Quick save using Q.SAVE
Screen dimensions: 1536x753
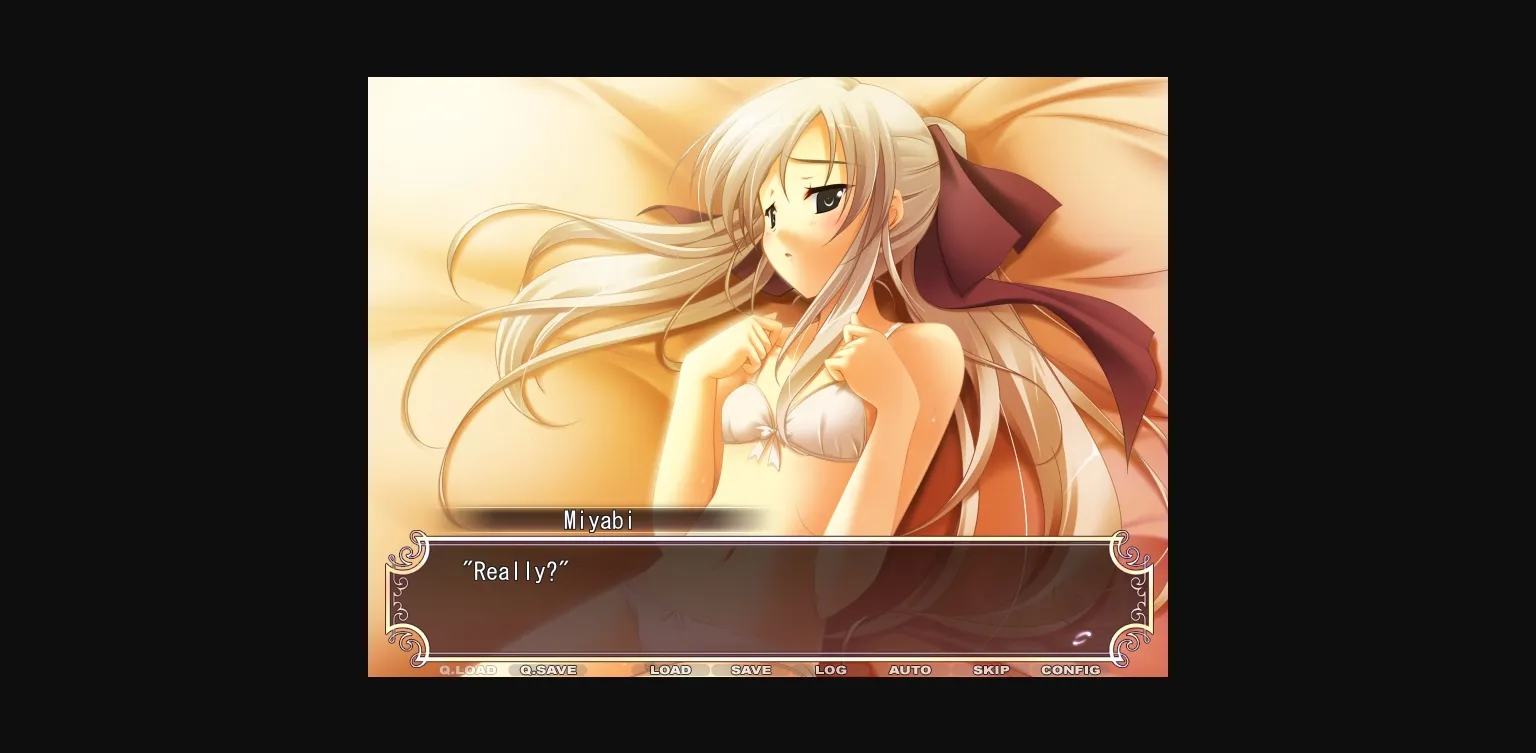pyautogui.click(x=546, y=670)
